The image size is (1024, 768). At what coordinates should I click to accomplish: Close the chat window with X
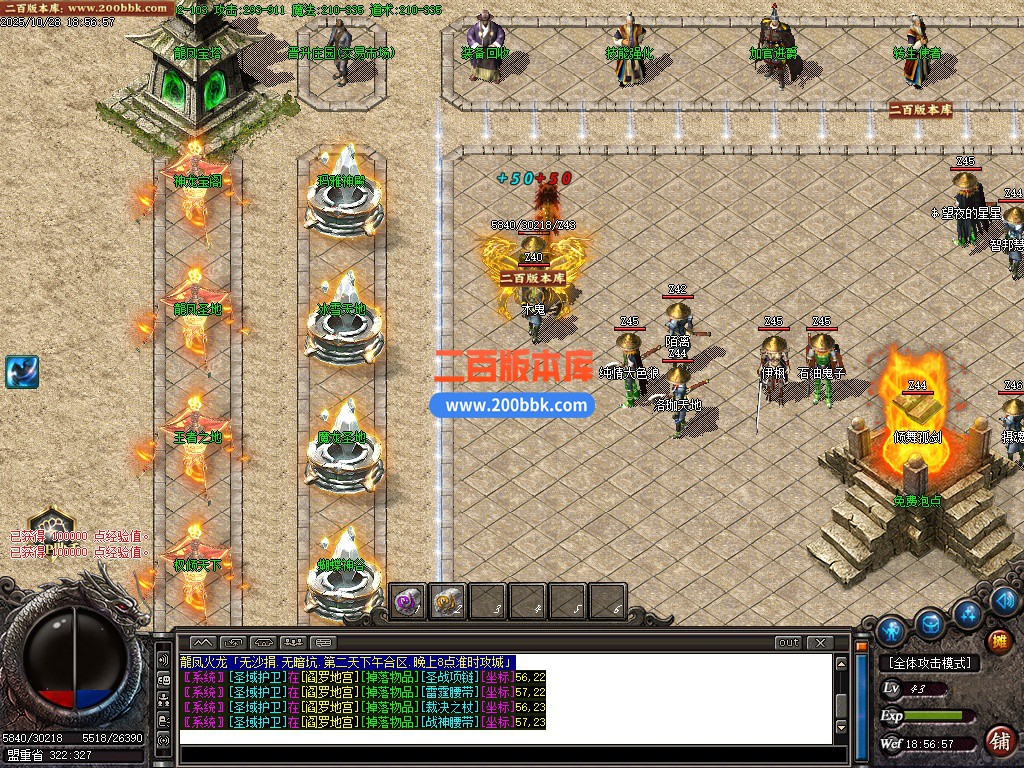[x=820, y=642]
